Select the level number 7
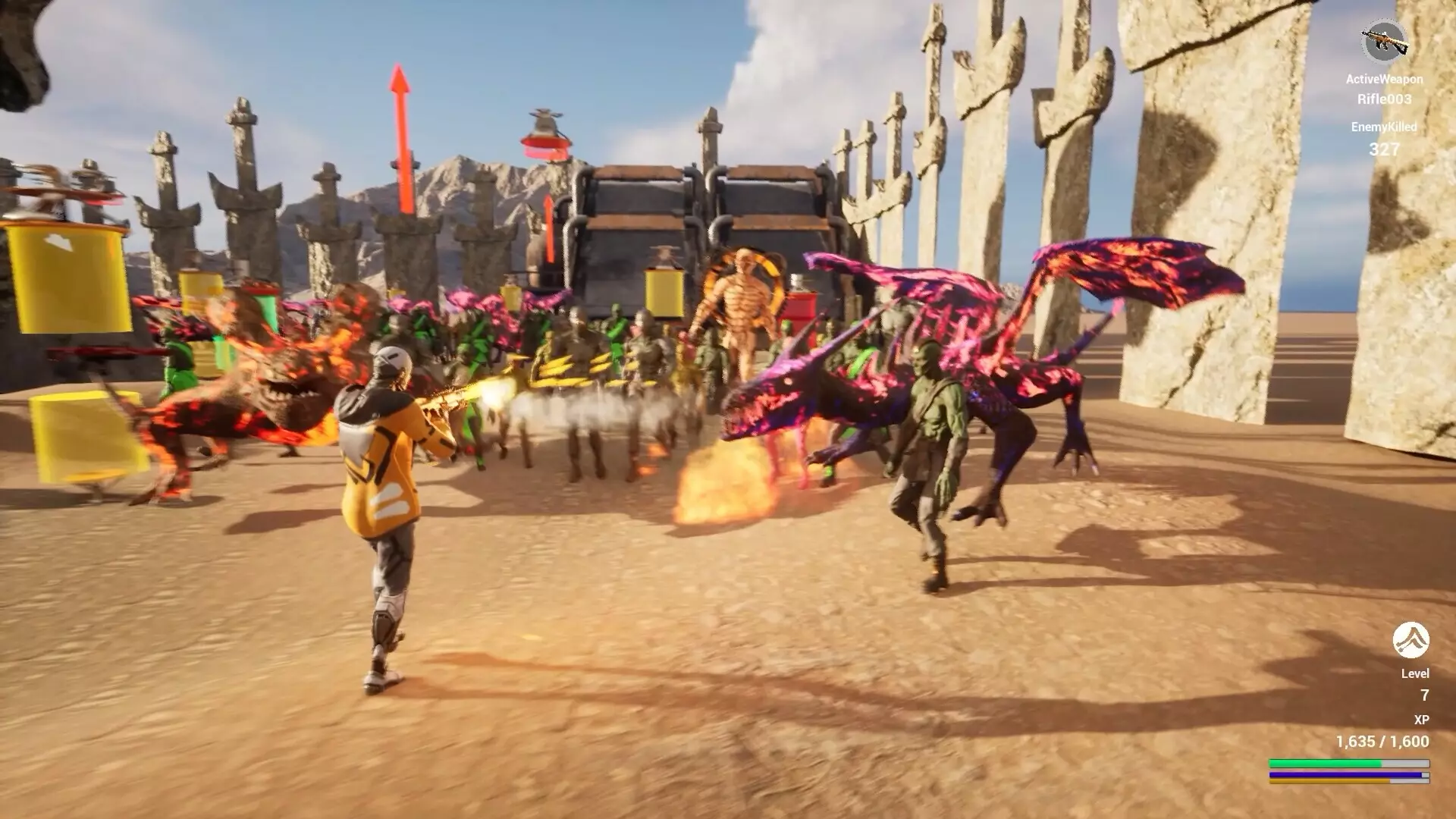Viewport: 1456px width, 819px height. pos(1424,695)
